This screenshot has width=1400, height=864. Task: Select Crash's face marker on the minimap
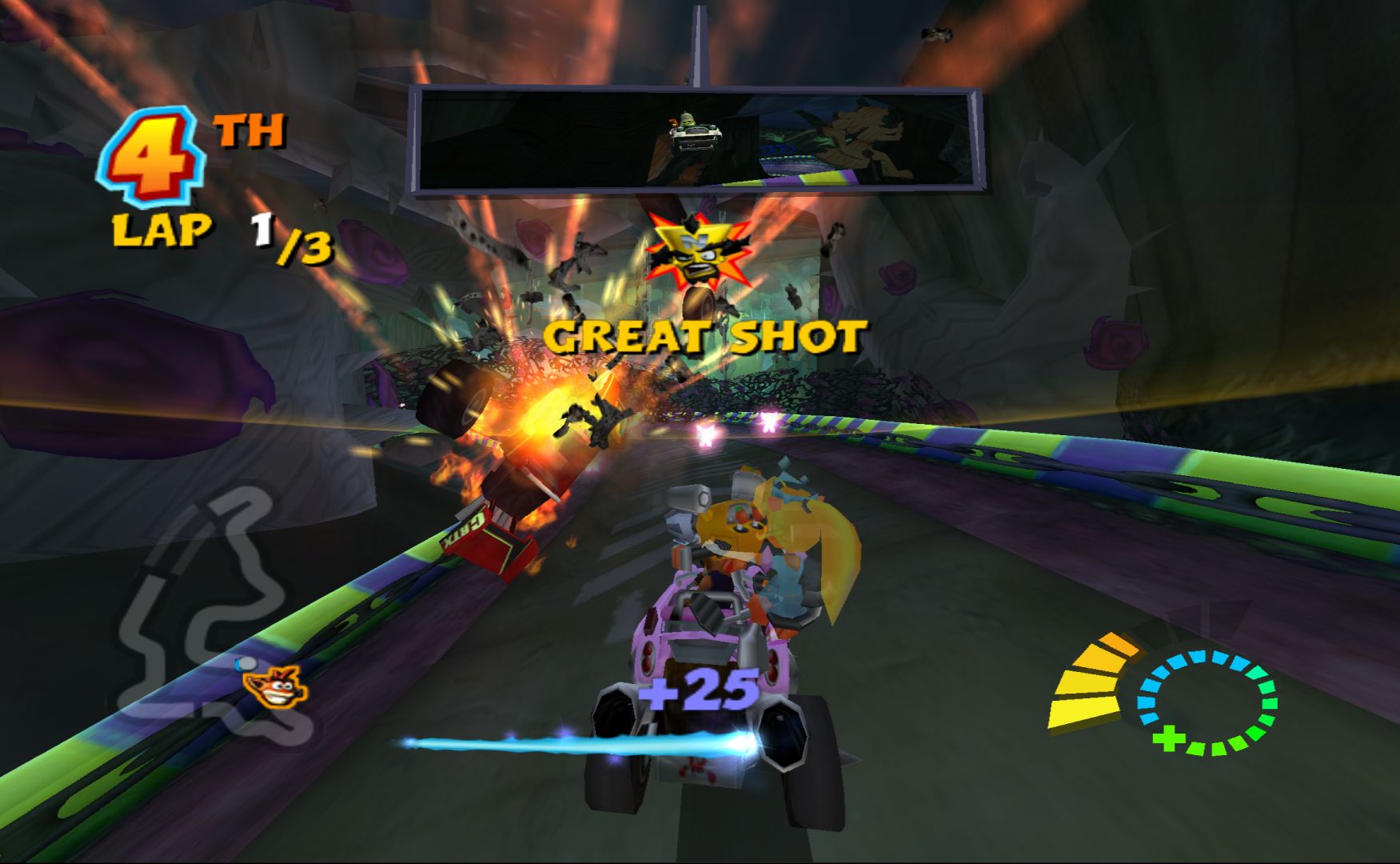[276, 686]
